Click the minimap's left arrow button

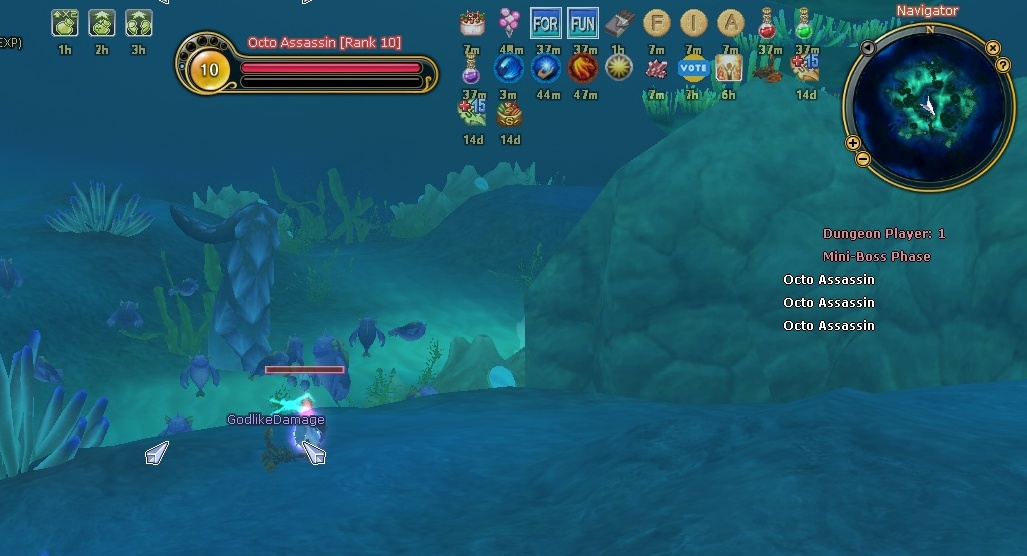[x=868, y=47]
